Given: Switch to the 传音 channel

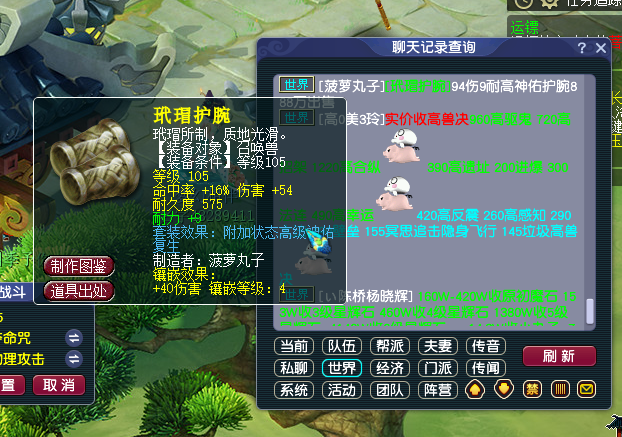Looking at the screenshot, I should click(x=485, y=346).
